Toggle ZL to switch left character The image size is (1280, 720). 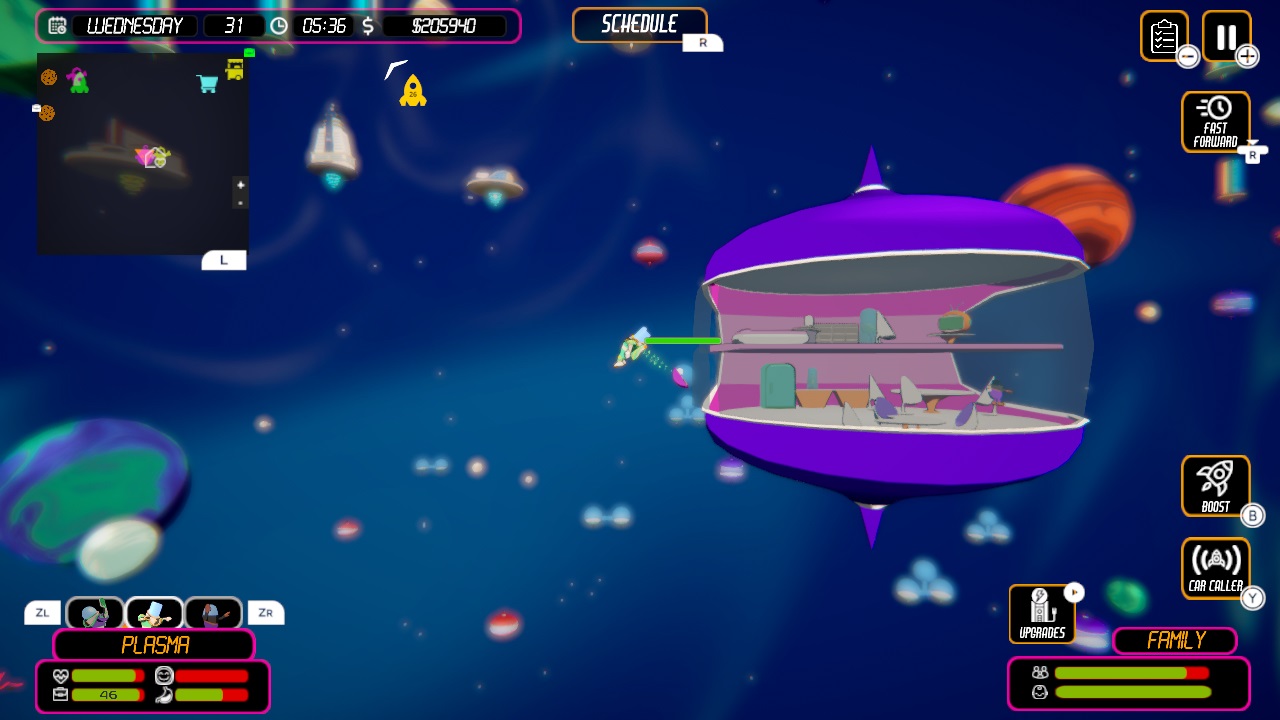[x=41, y=612]
